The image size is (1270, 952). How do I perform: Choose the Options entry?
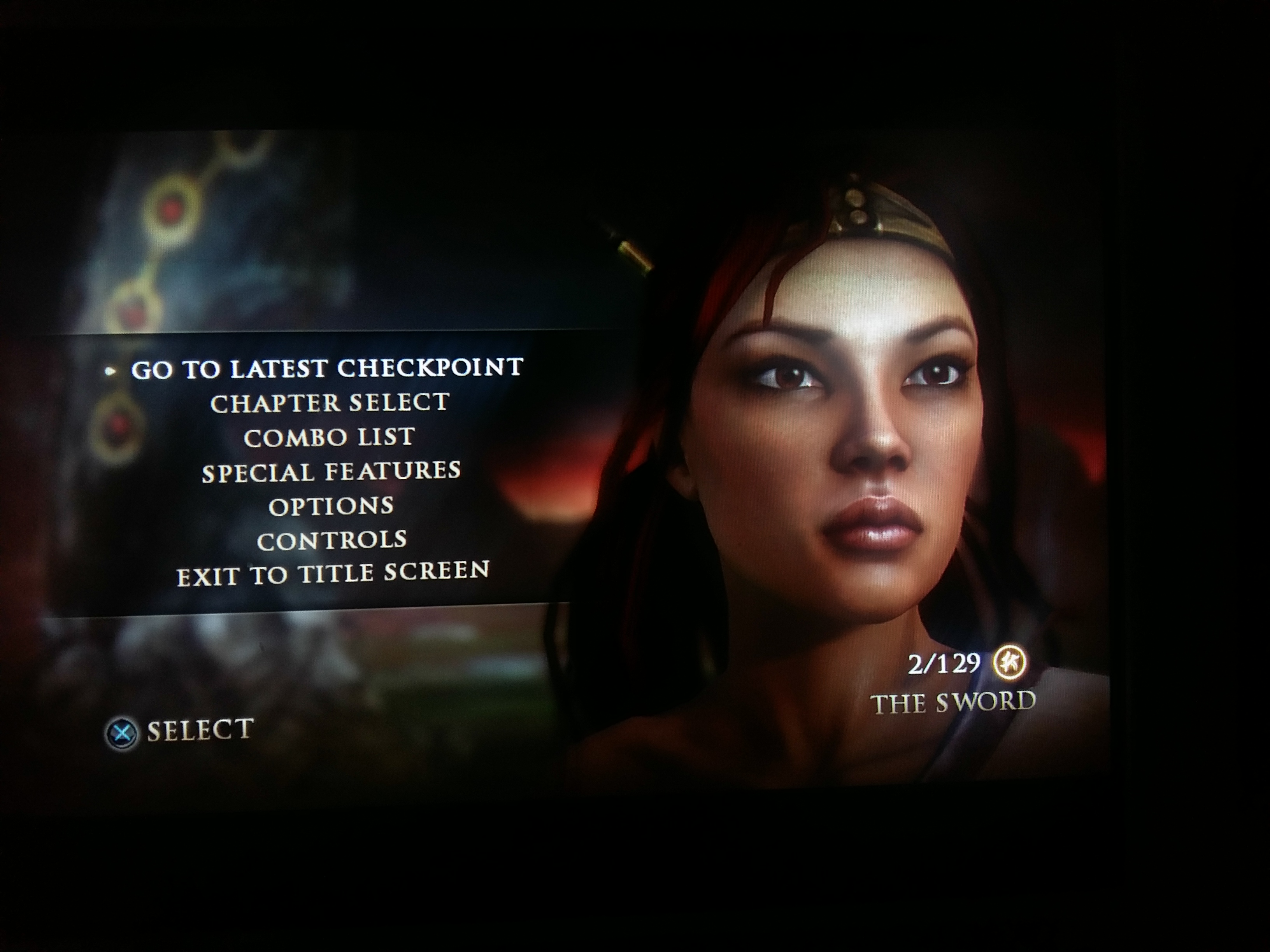point(331,506)
